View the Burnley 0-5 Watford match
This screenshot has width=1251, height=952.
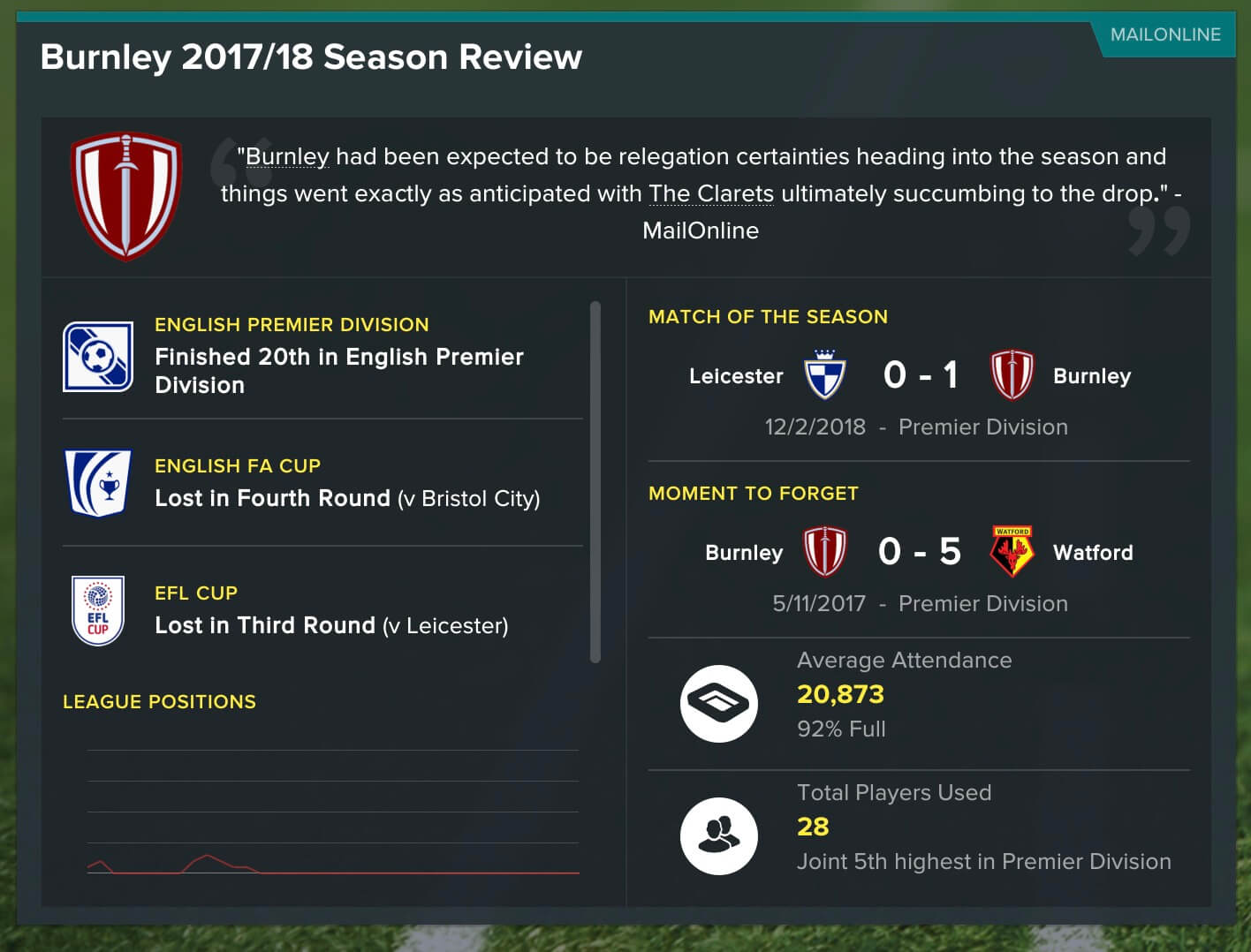[919, 552]
